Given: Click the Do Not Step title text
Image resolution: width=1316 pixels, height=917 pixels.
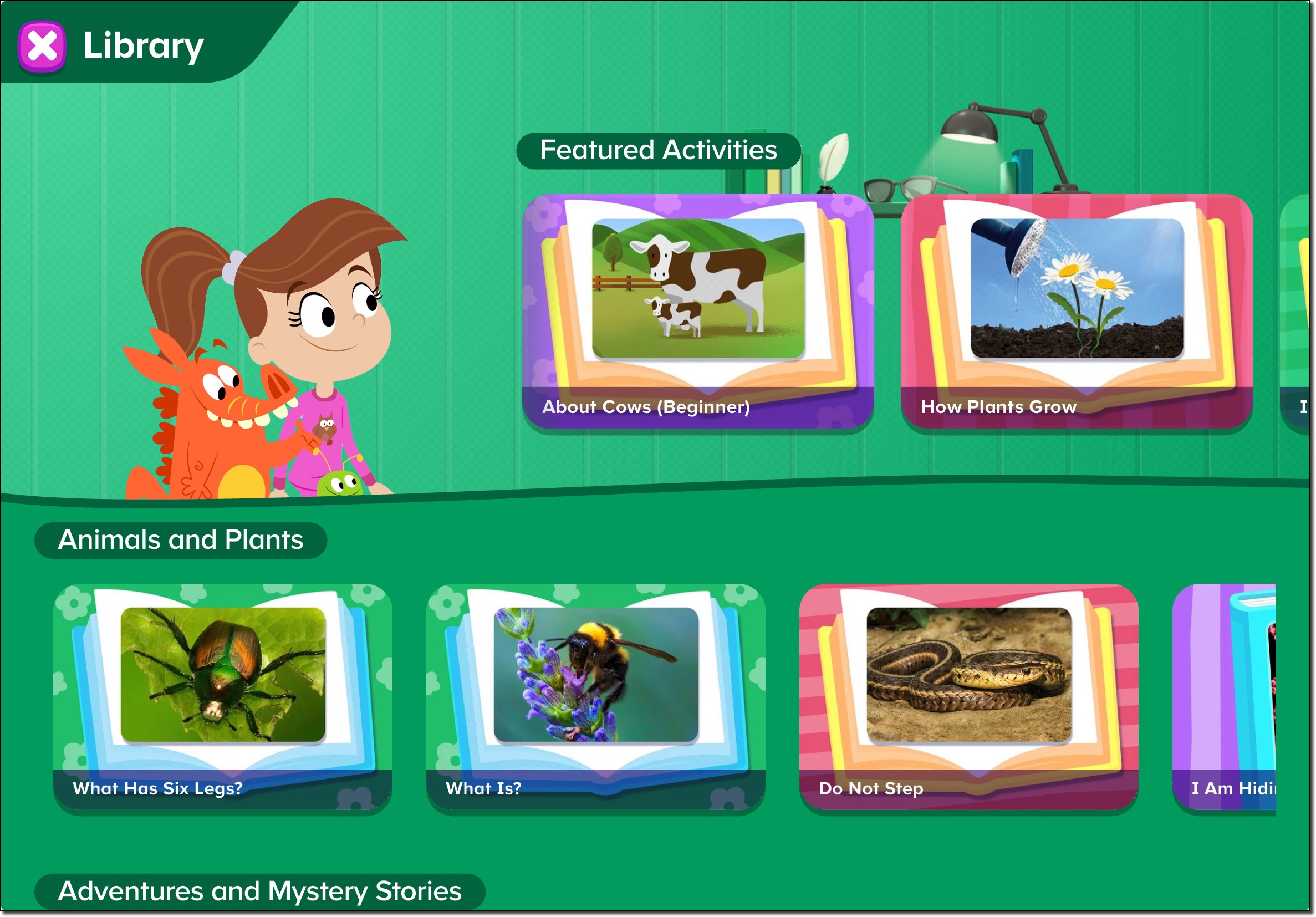Looking at the screenshot, I should click(871, 787).
